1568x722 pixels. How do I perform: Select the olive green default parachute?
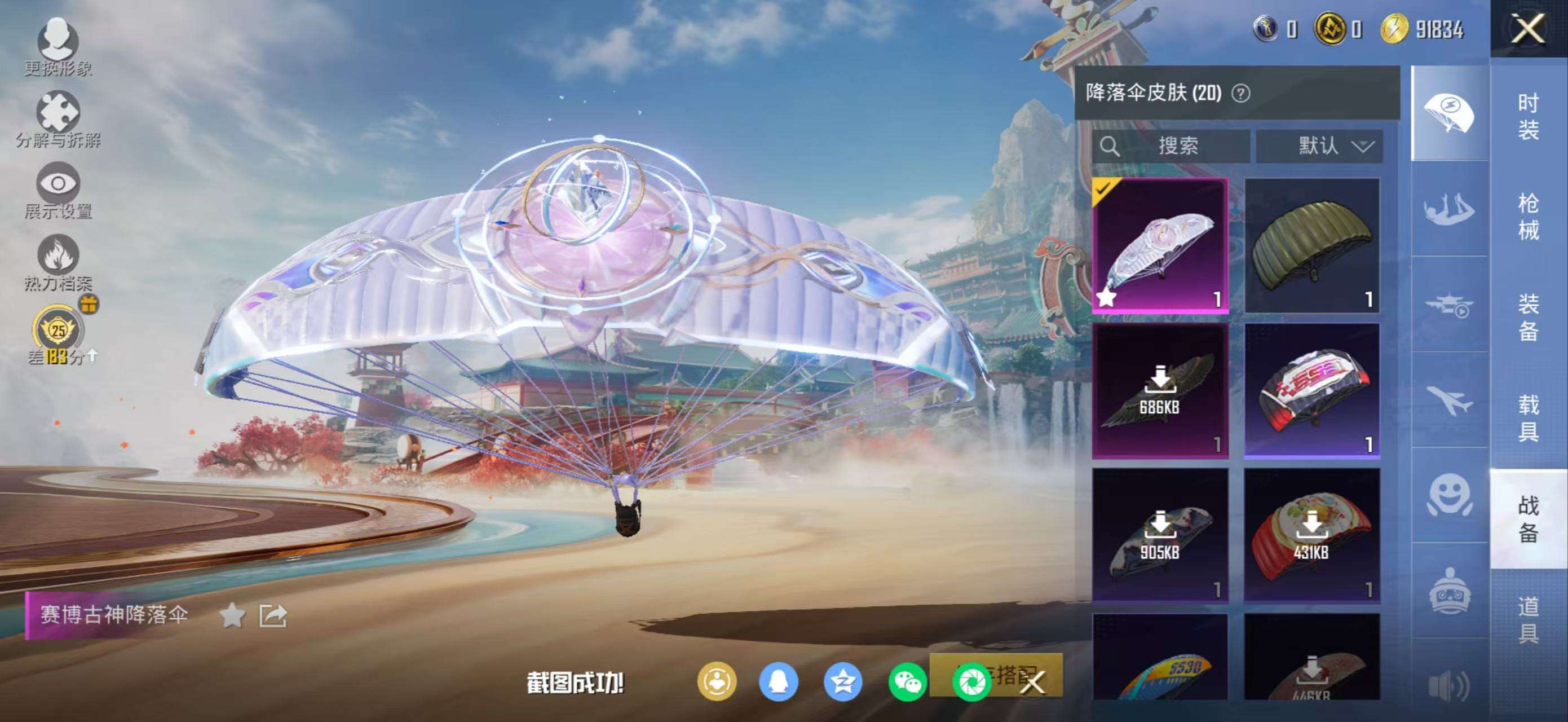pyautogui.click(x=1311, y=246)
